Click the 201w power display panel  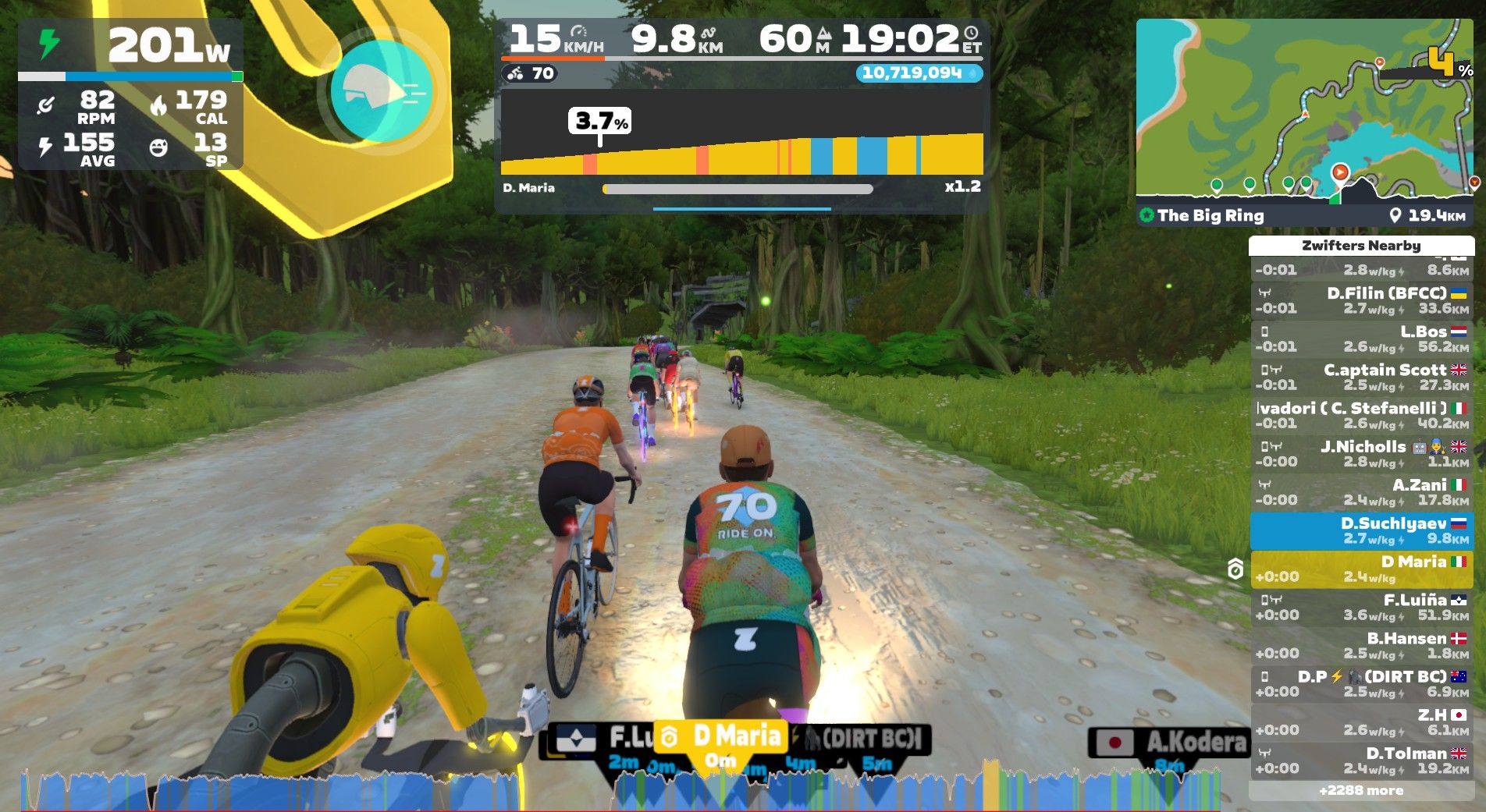pyautogui.click(x=130, y=47)
